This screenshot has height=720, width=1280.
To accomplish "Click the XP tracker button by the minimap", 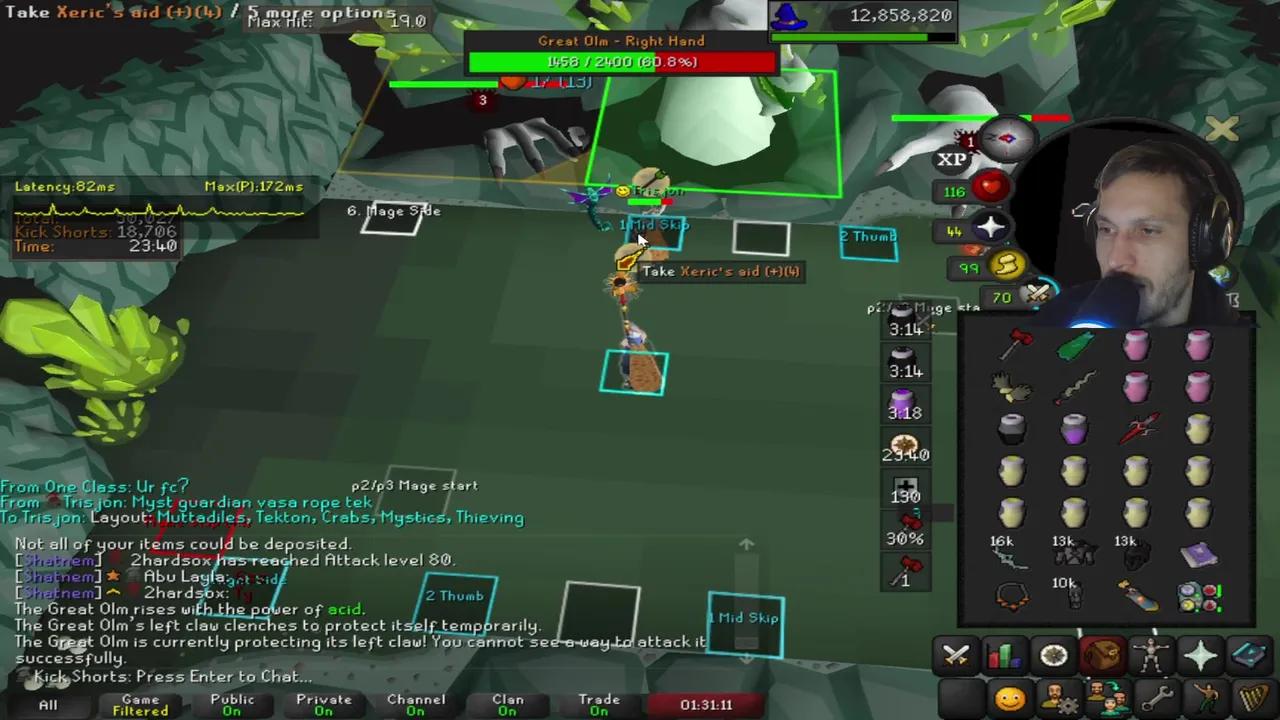I will [951, 158].
